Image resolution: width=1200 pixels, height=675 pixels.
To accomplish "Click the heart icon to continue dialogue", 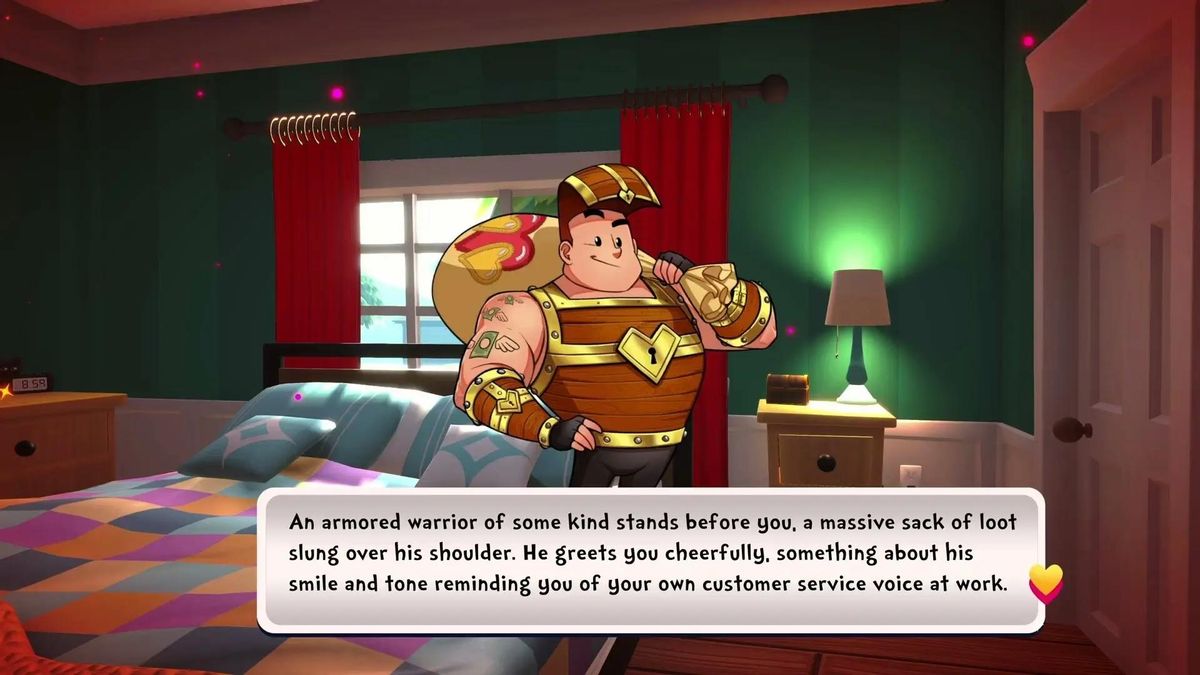I will [1045, 583].
